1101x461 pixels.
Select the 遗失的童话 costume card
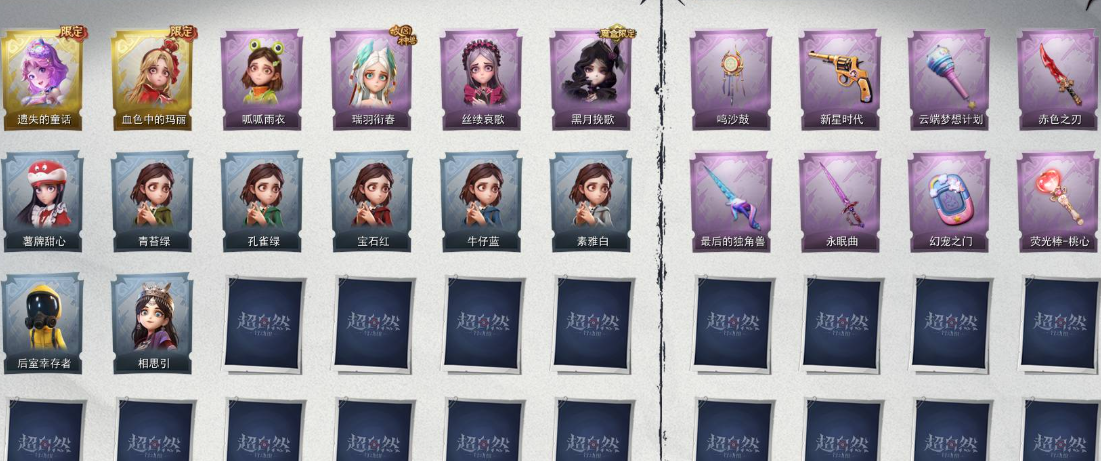coord(43,78)
